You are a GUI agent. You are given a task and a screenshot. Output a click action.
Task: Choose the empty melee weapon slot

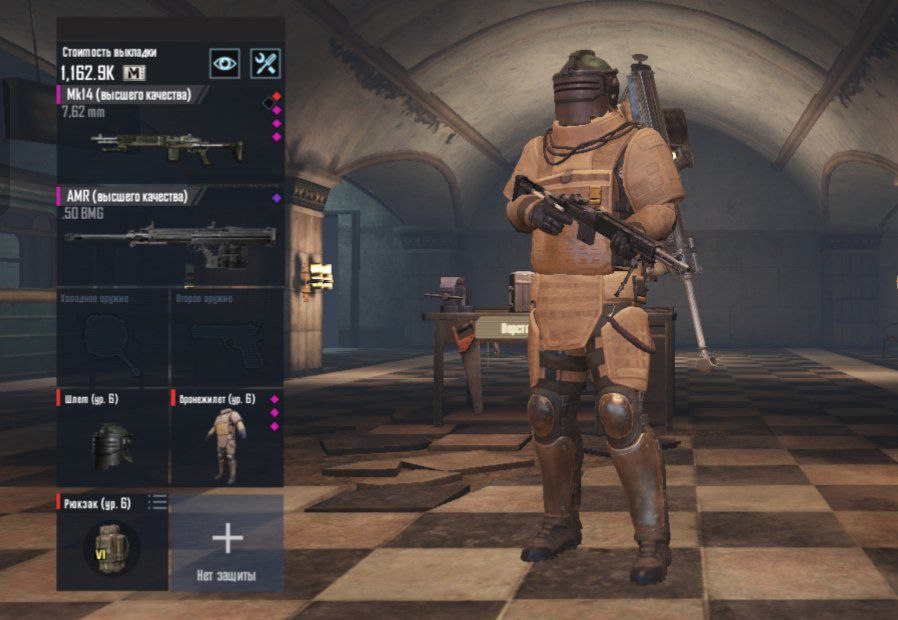pos(112,338)
